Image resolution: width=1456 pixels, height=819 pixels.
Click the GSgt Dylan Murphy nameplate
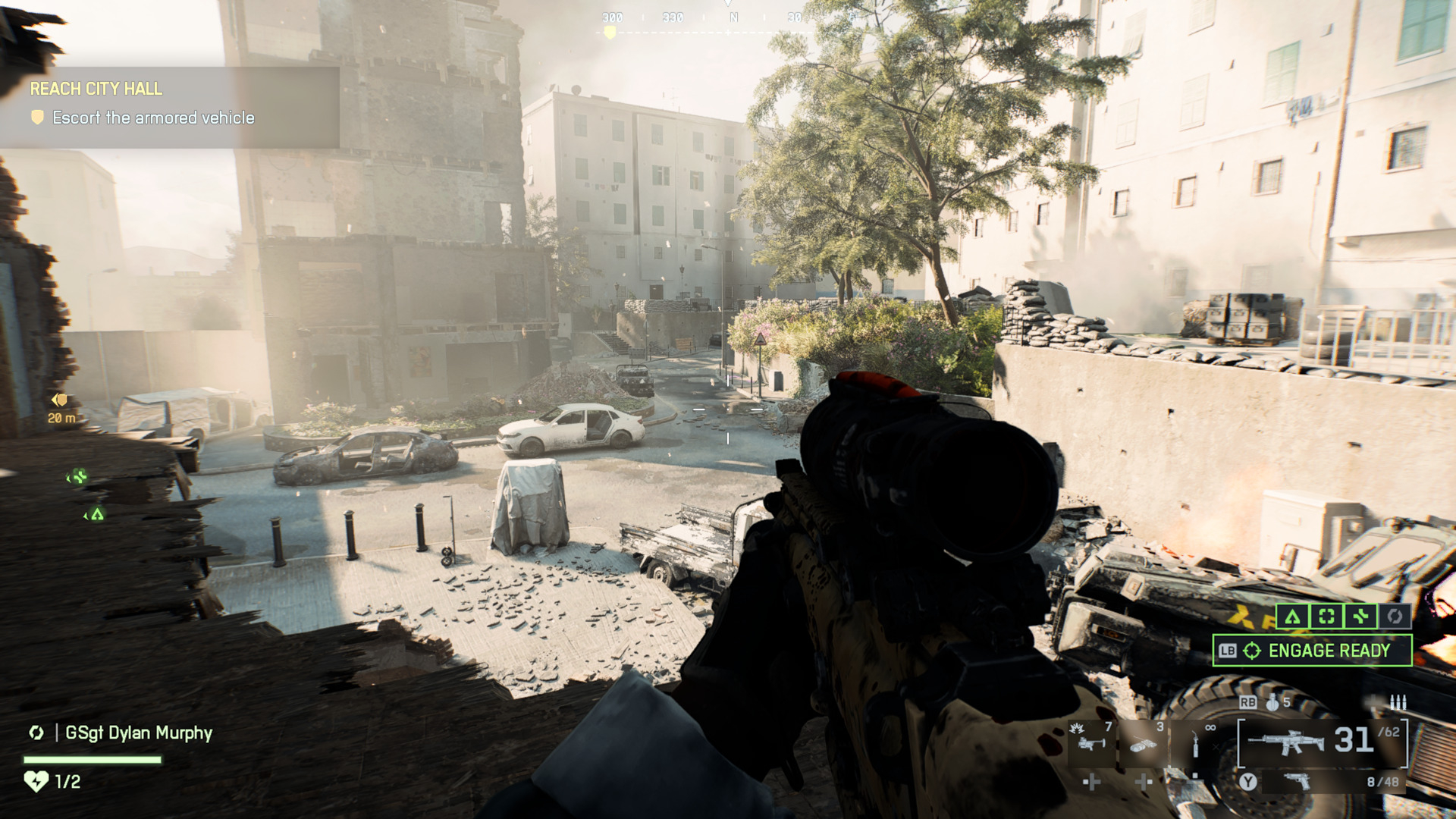tap(138, 733)
